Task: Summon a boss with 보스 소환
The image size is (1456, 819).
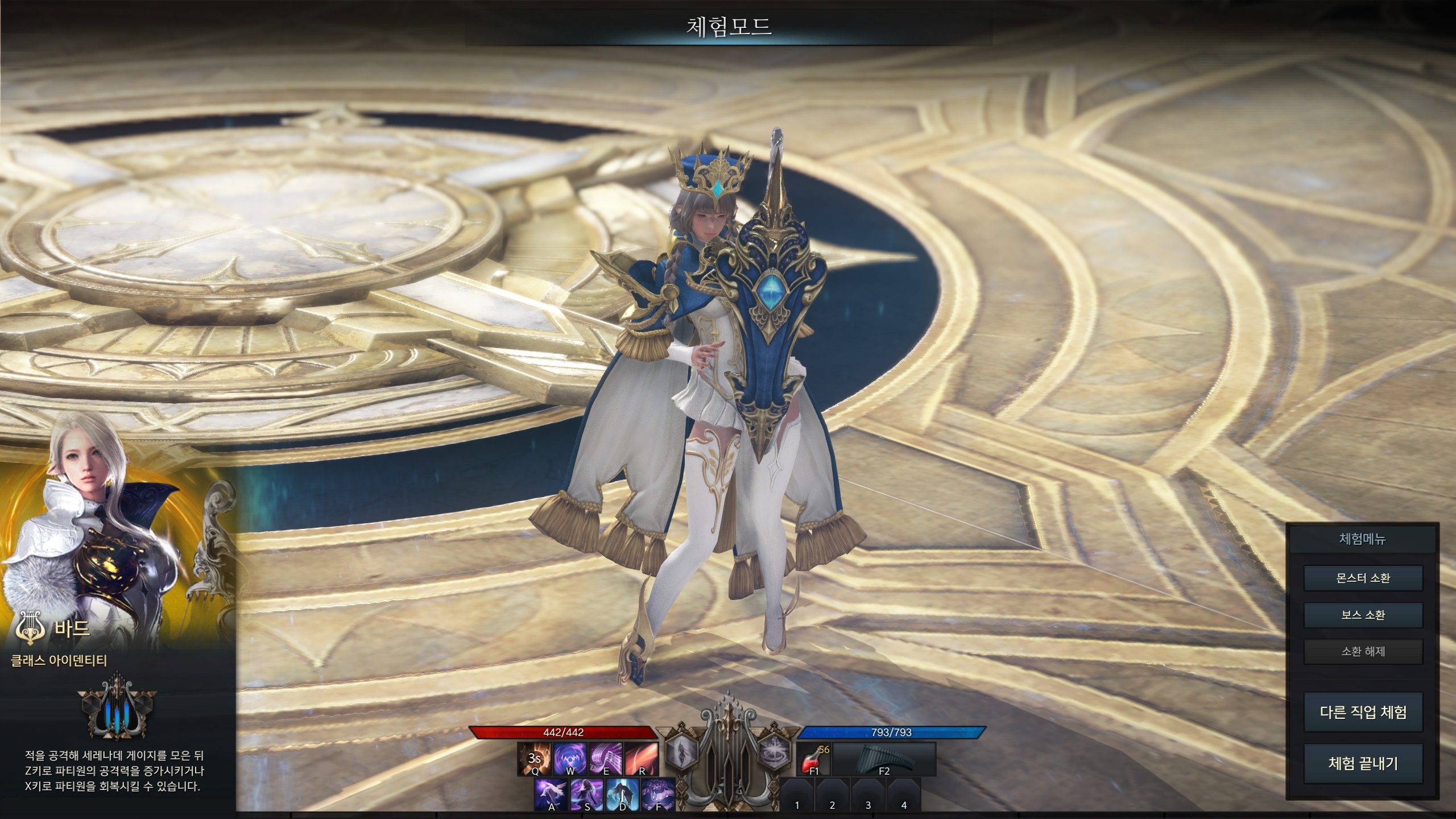Action: 1363,615
